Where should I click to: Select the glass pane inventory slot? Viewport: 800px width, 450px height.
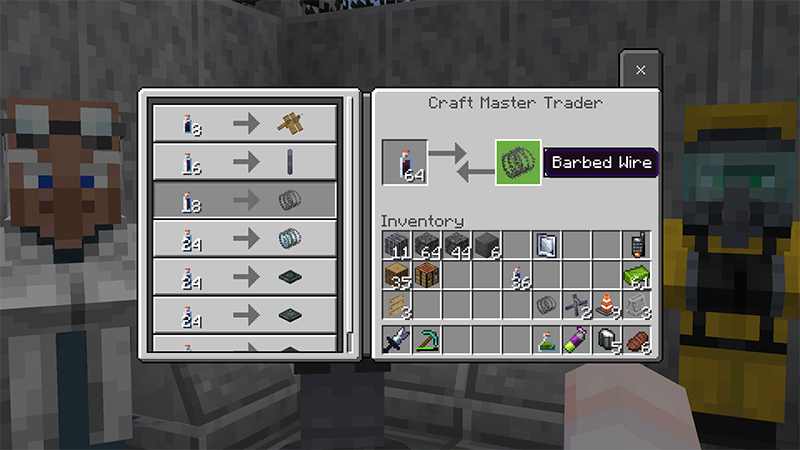546,244
